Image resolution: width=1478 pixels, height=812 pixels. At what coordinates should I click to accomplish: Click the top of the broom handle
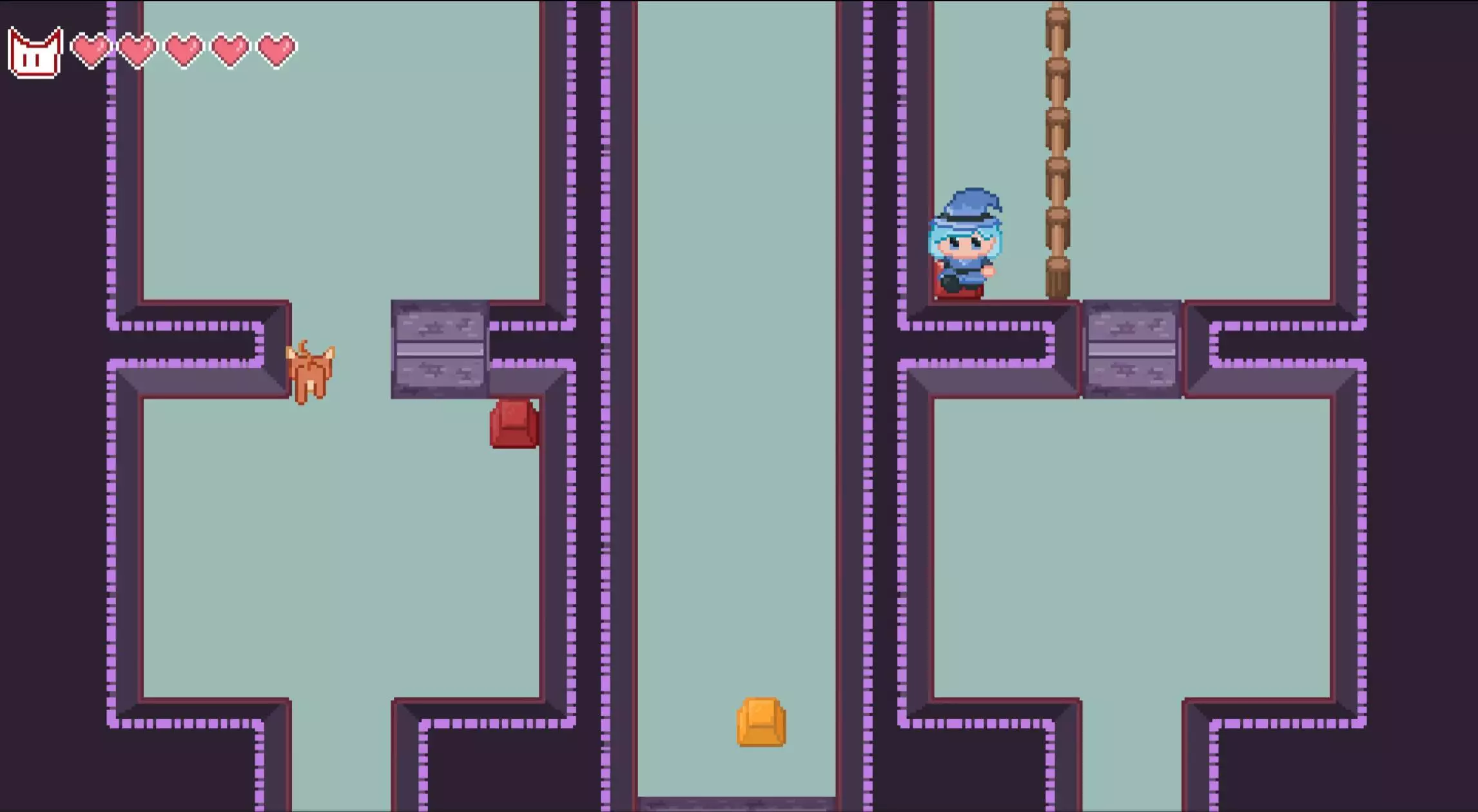tap(1059, 13)
